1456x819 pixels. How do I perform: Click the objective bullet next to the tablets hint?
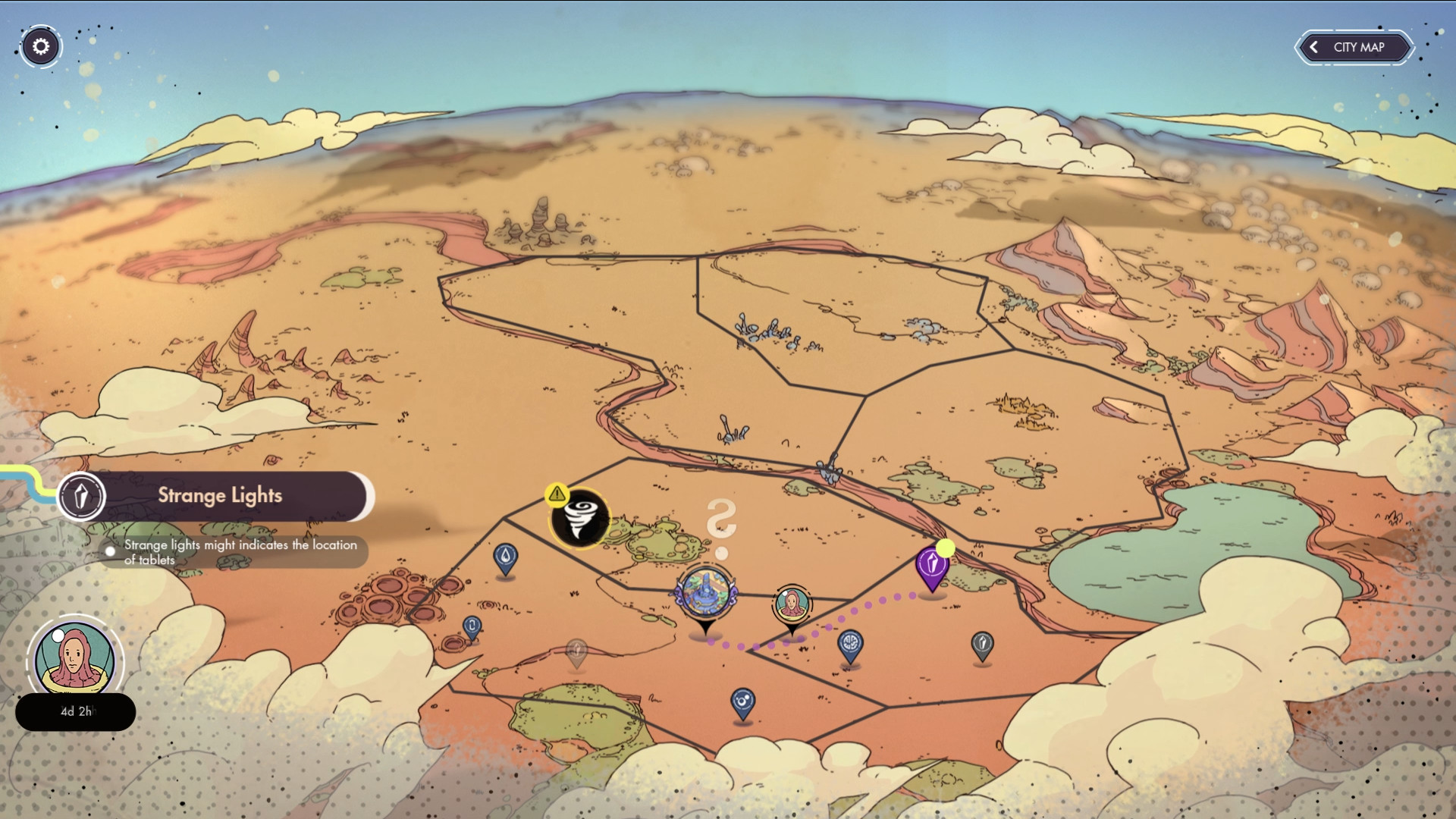click(108, 551)
